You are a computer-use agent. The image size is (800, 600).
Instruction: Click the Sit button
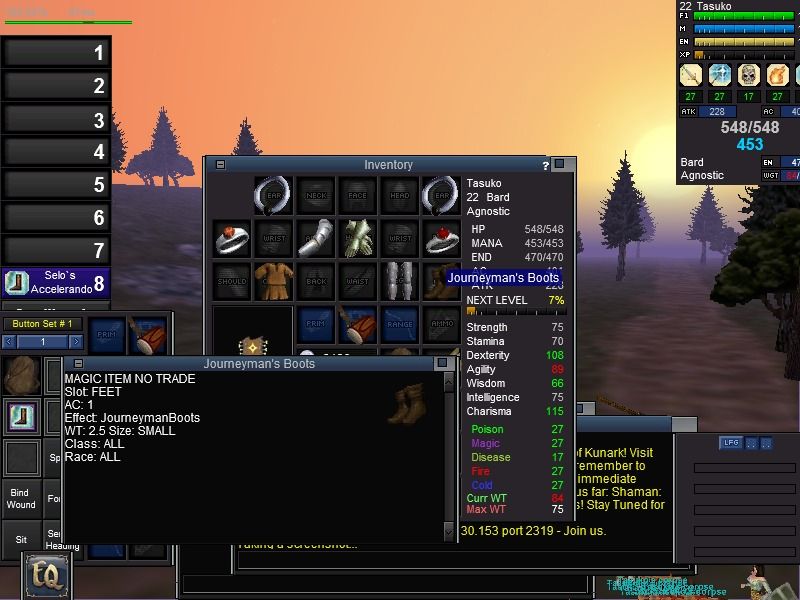(x=20, y=538)
